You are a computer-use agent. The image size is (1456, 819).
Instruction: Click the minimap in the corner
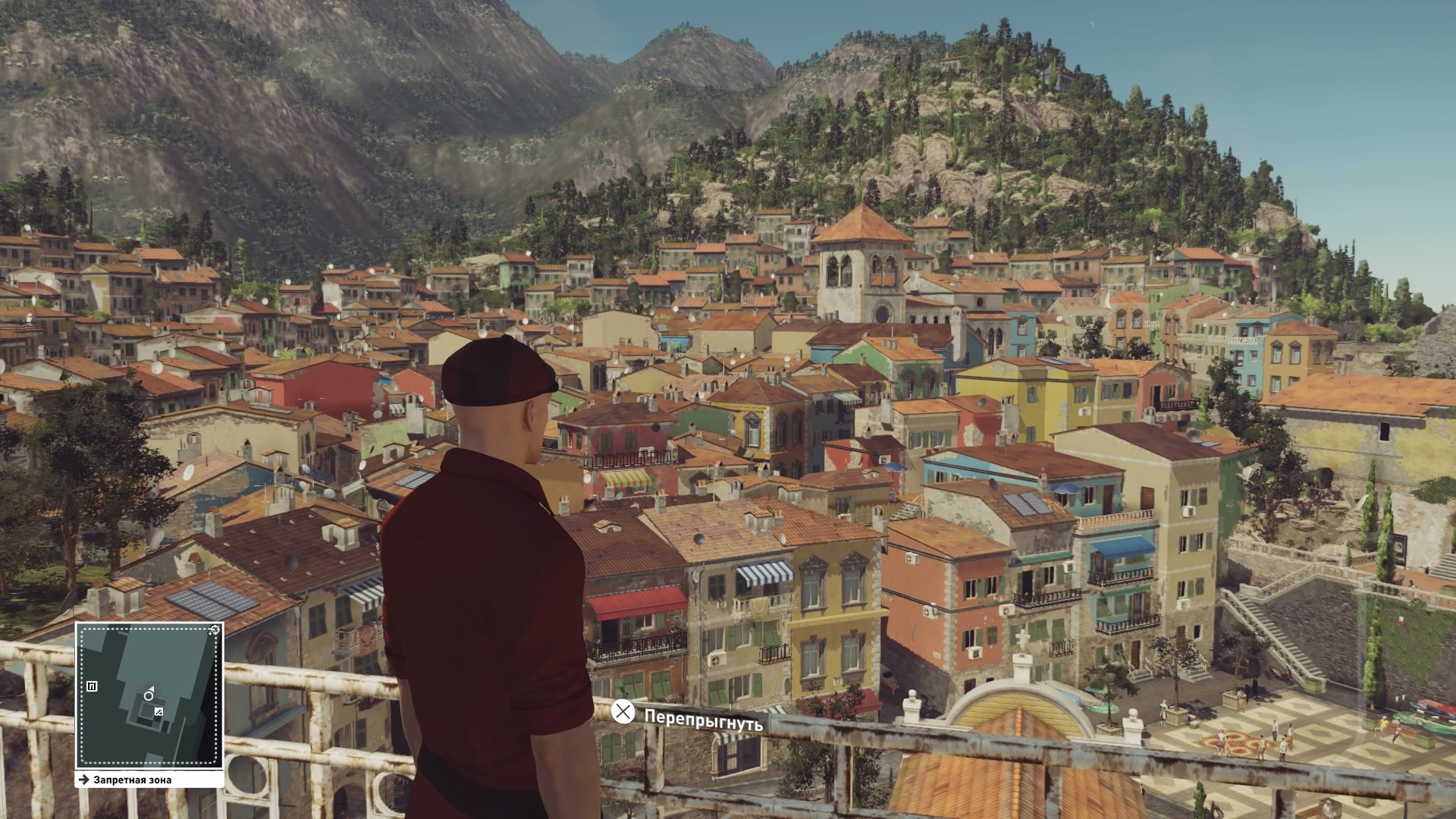[149, 695]
